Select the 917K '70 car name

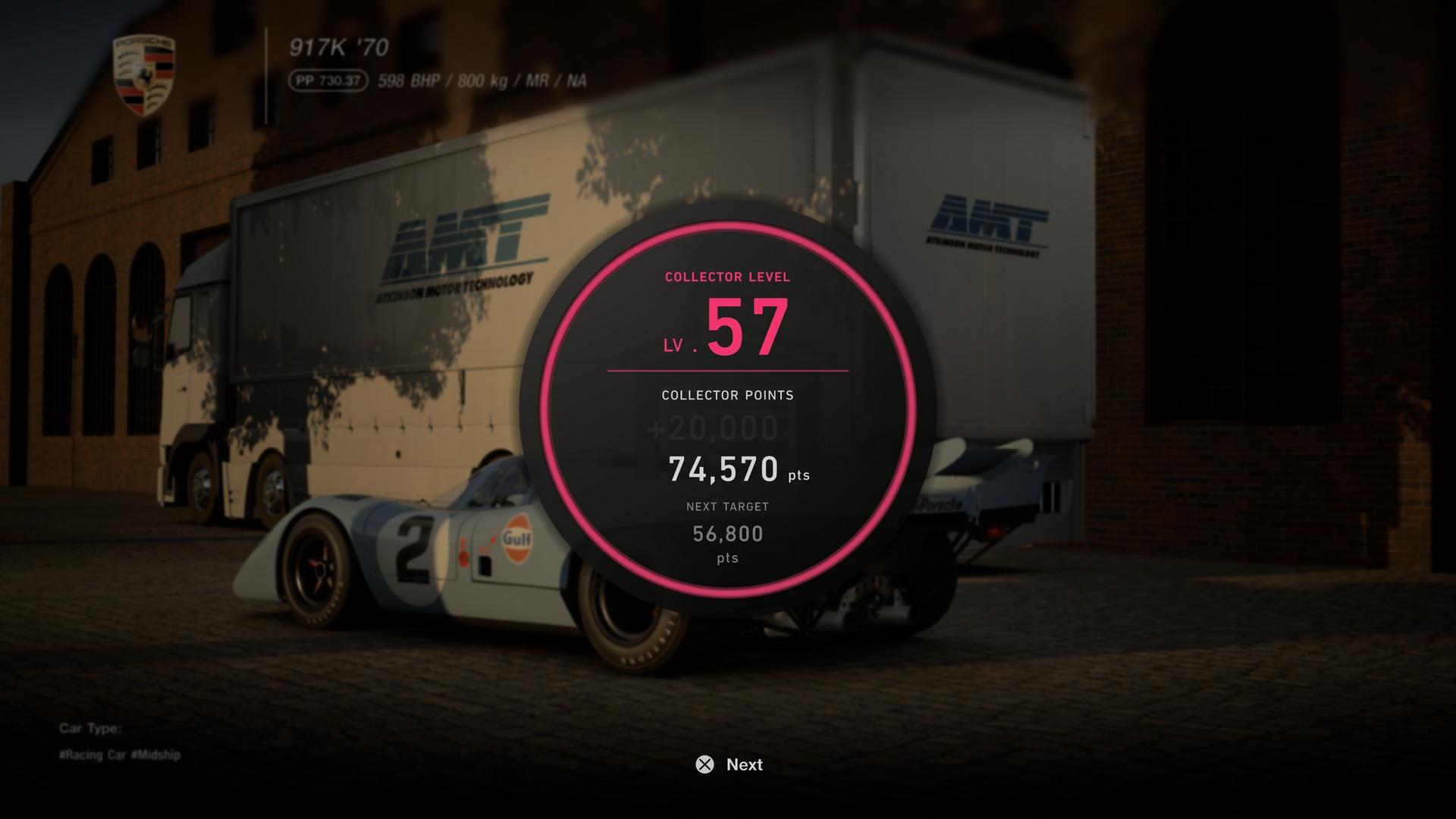click(x=338, y=47)
